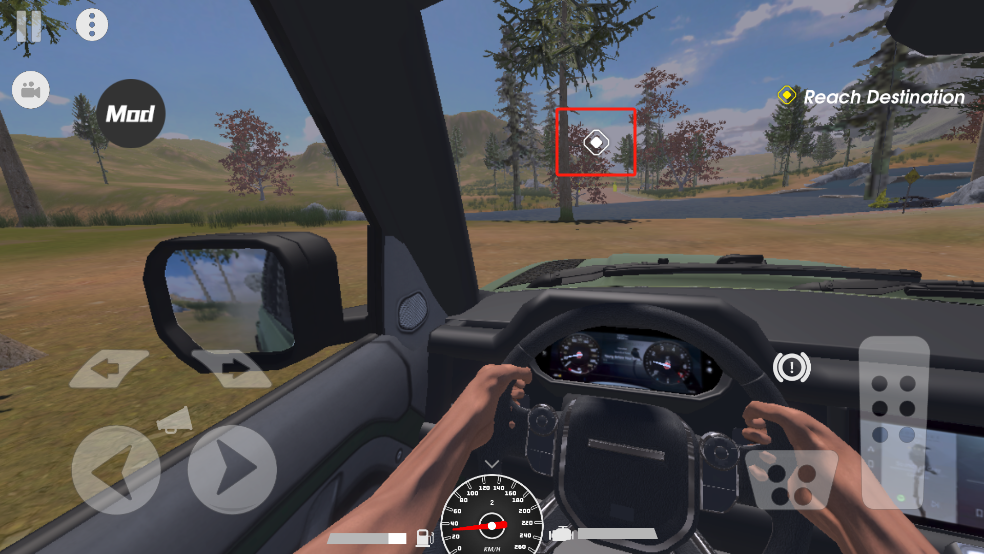984x554 pixels.
Task: Steer right with the round arrow button
Action: pos(232,468)
